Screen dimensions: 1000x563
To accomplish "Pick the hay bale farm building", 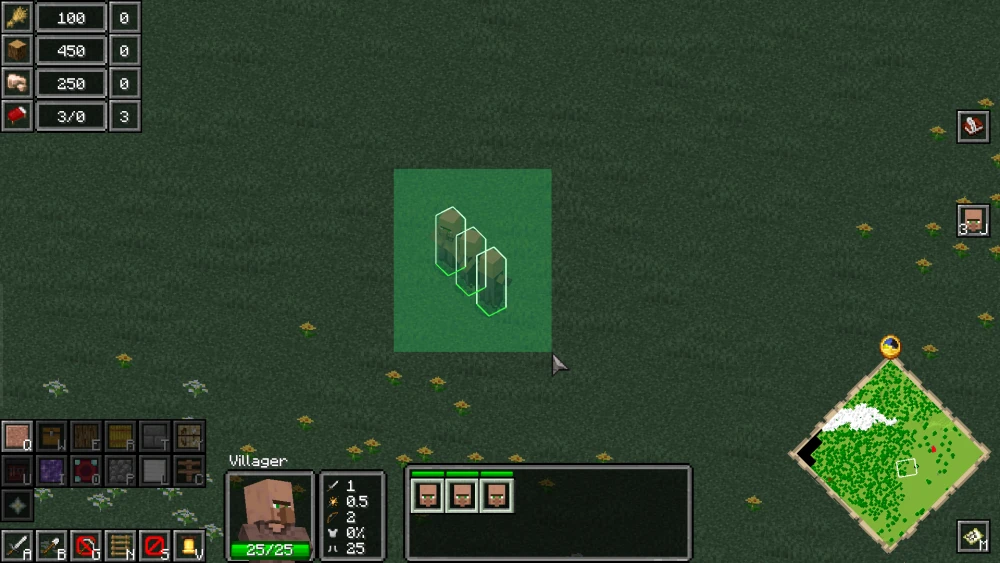I will tap(119, 436).
